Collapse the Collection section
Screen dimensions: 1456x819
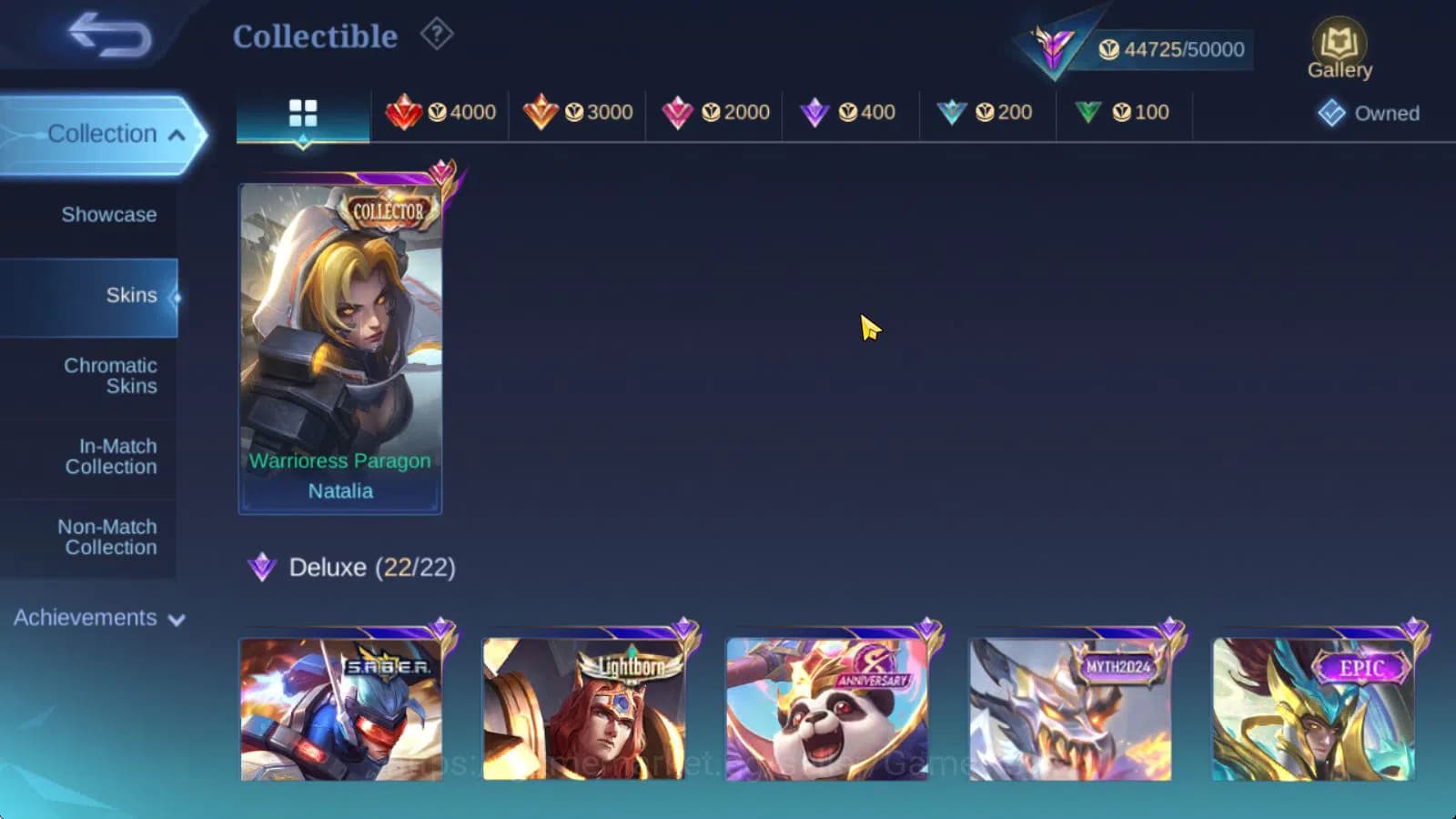[x=103, y=134]
